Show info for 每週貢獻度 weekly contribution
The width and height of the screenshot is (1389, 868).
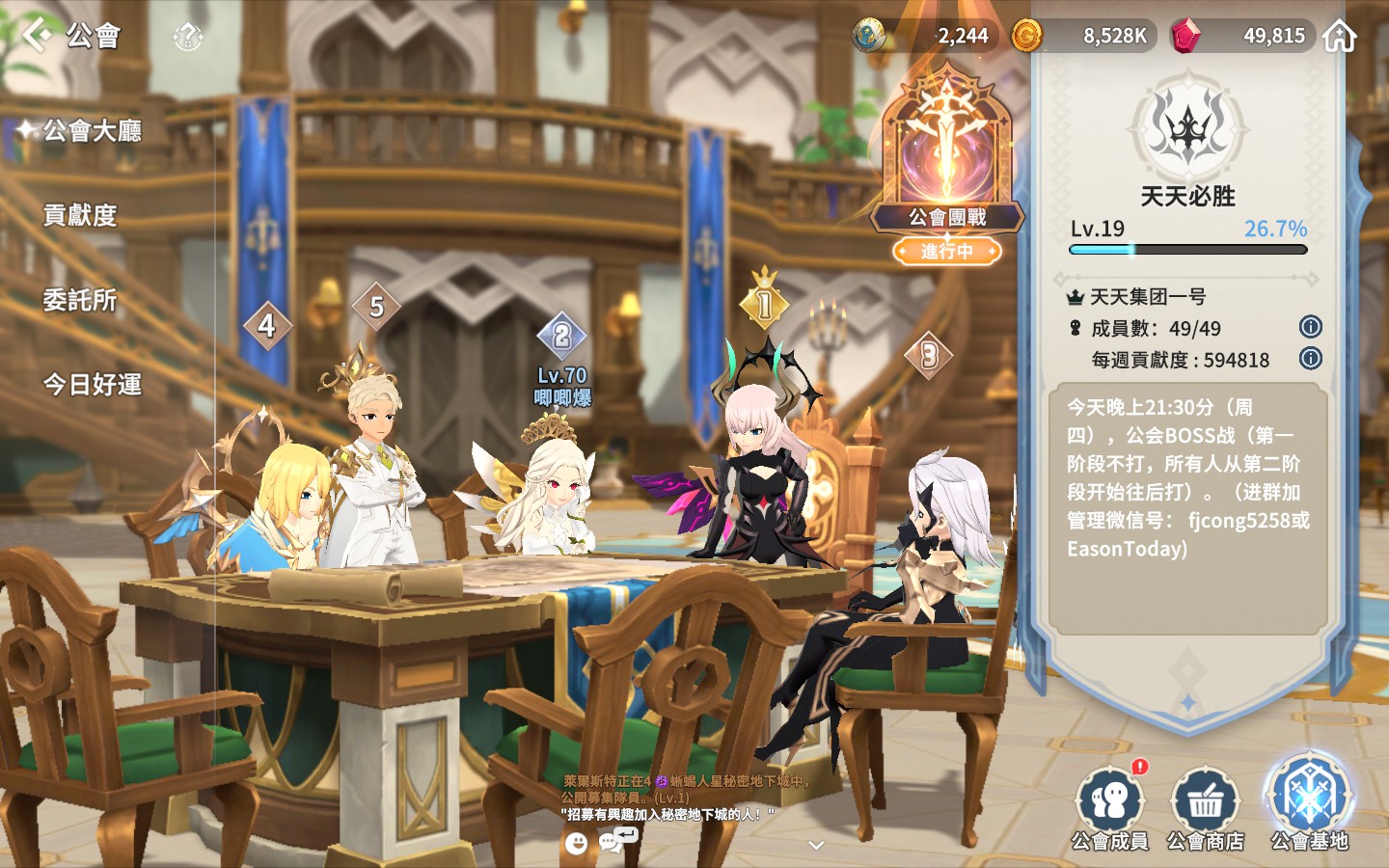(x=1310, y=359)
